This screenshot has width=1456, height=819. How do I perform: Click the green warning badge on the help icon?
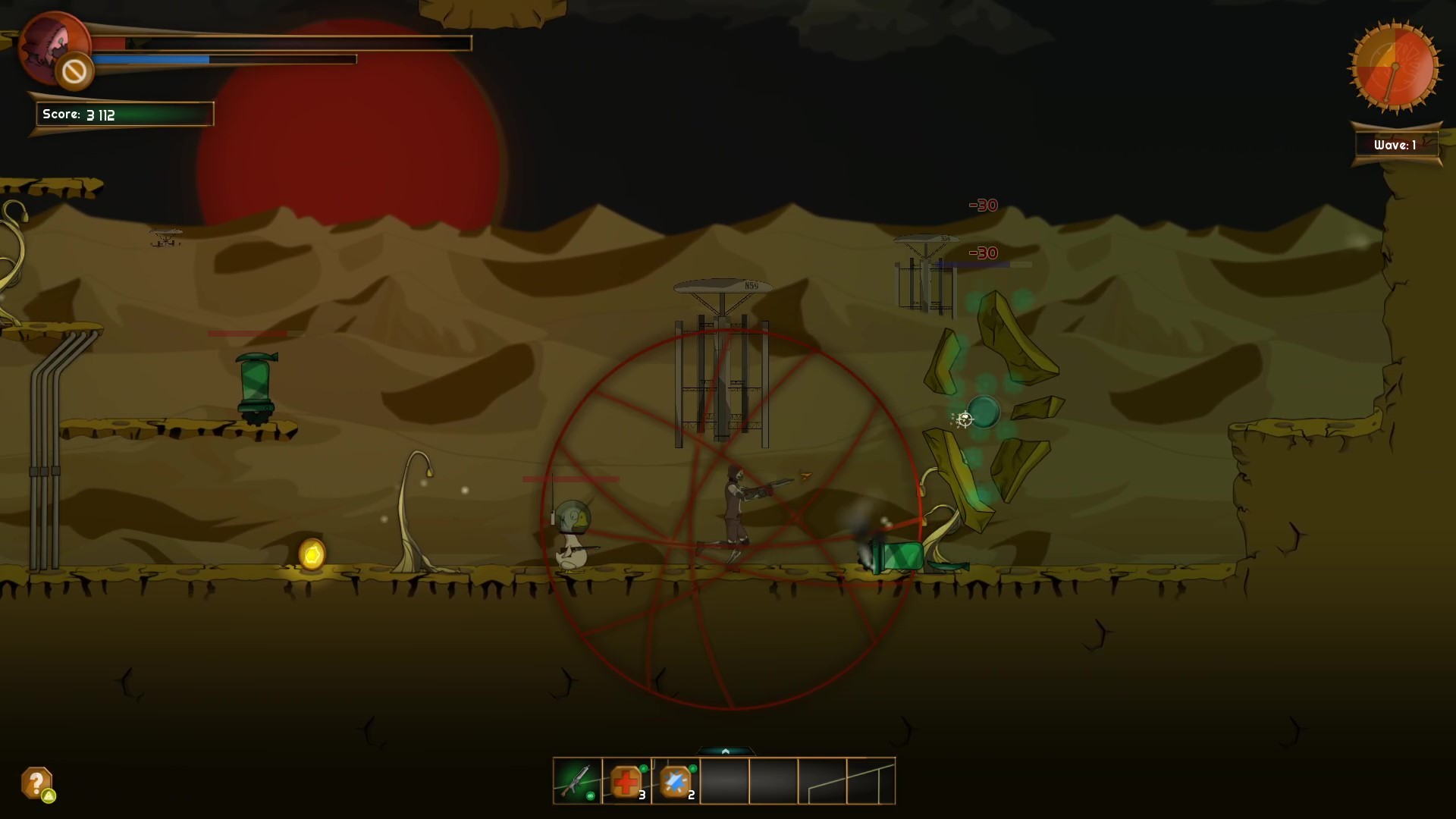[47, 795]
